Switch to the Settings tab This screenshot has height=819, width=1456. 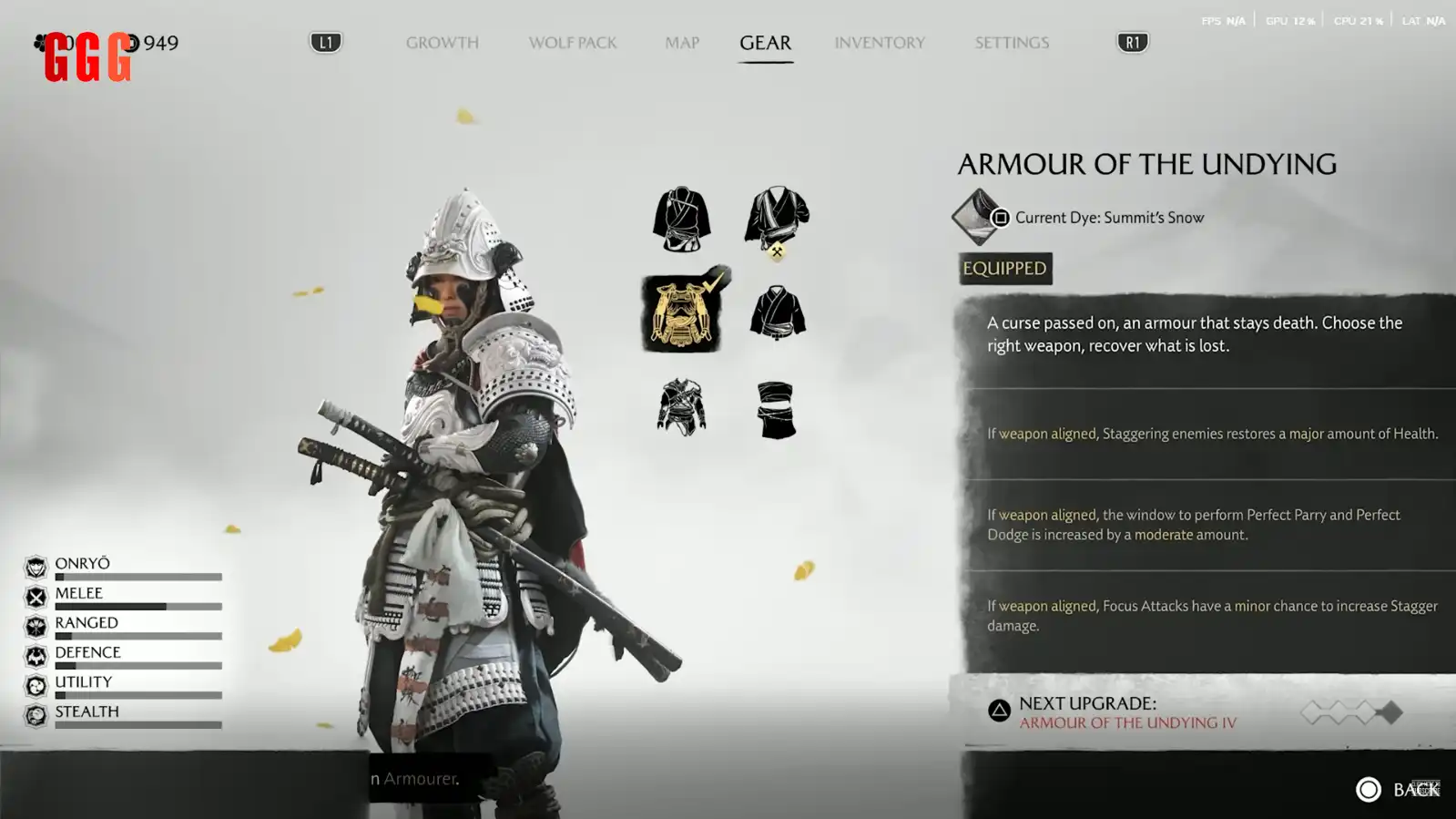(1011, 43)
